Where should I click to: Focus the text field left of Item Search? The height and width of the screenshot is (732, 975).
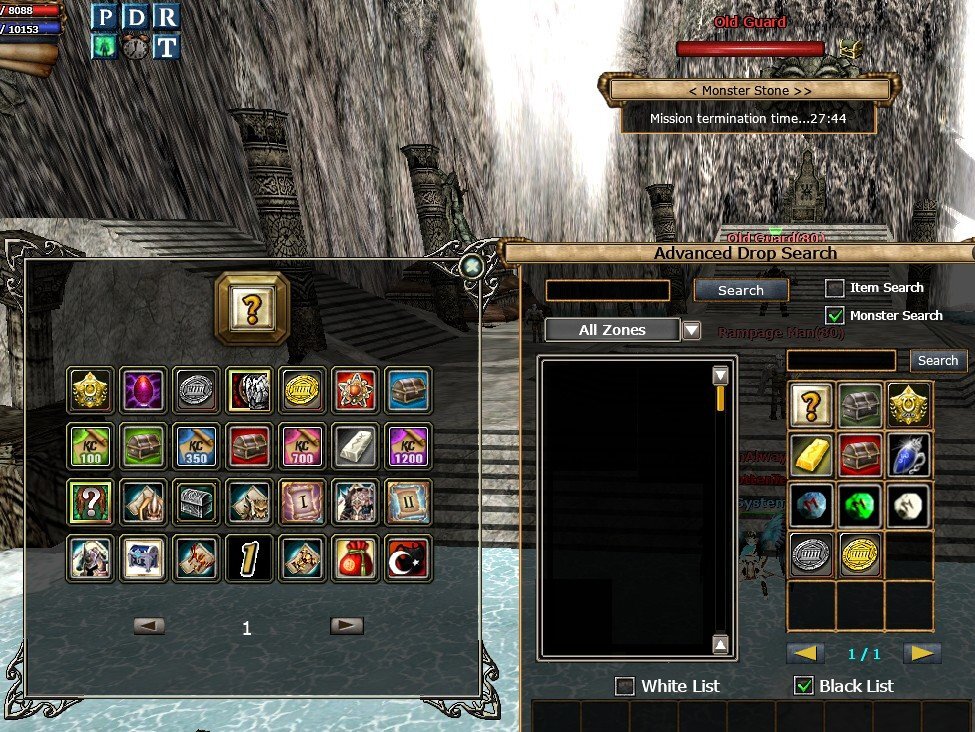click(x=607, y=290)
